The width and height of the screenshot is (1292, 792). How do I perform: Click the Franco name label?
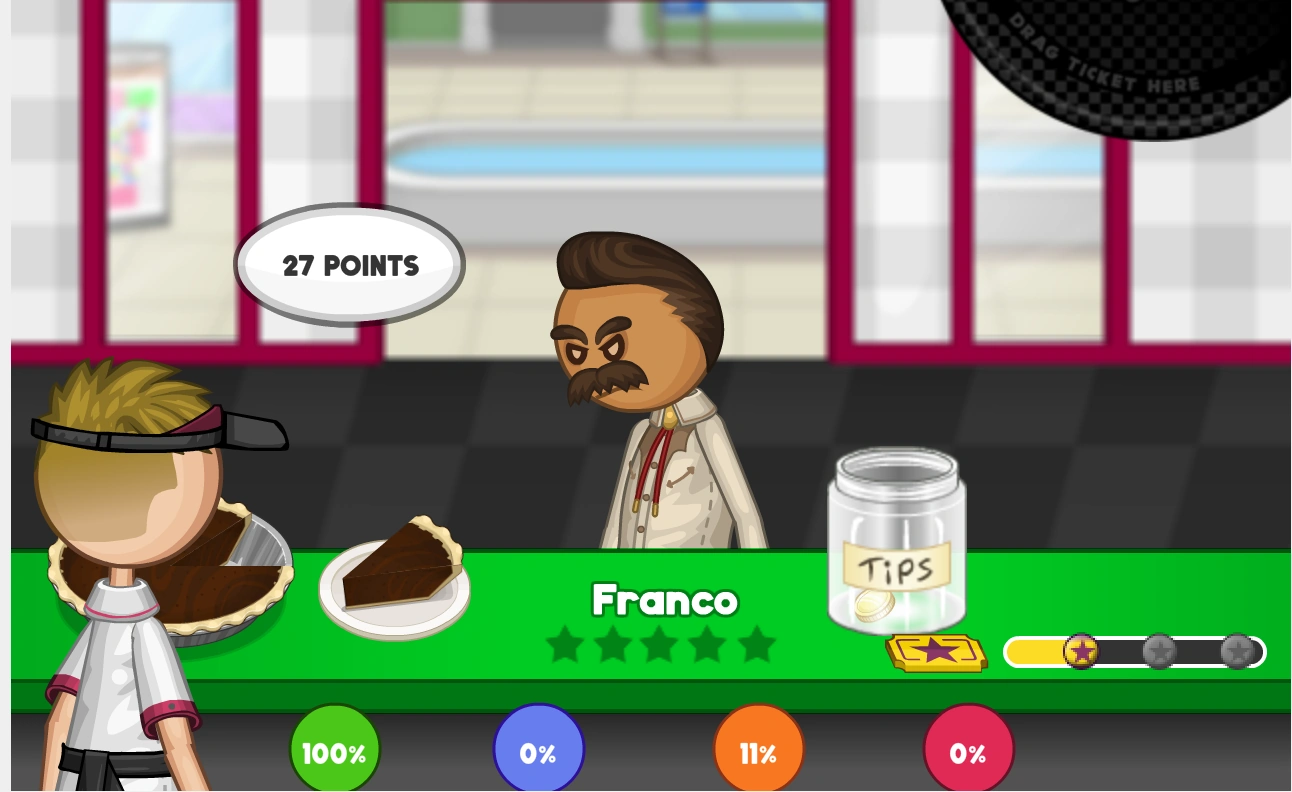pos(664,601)
